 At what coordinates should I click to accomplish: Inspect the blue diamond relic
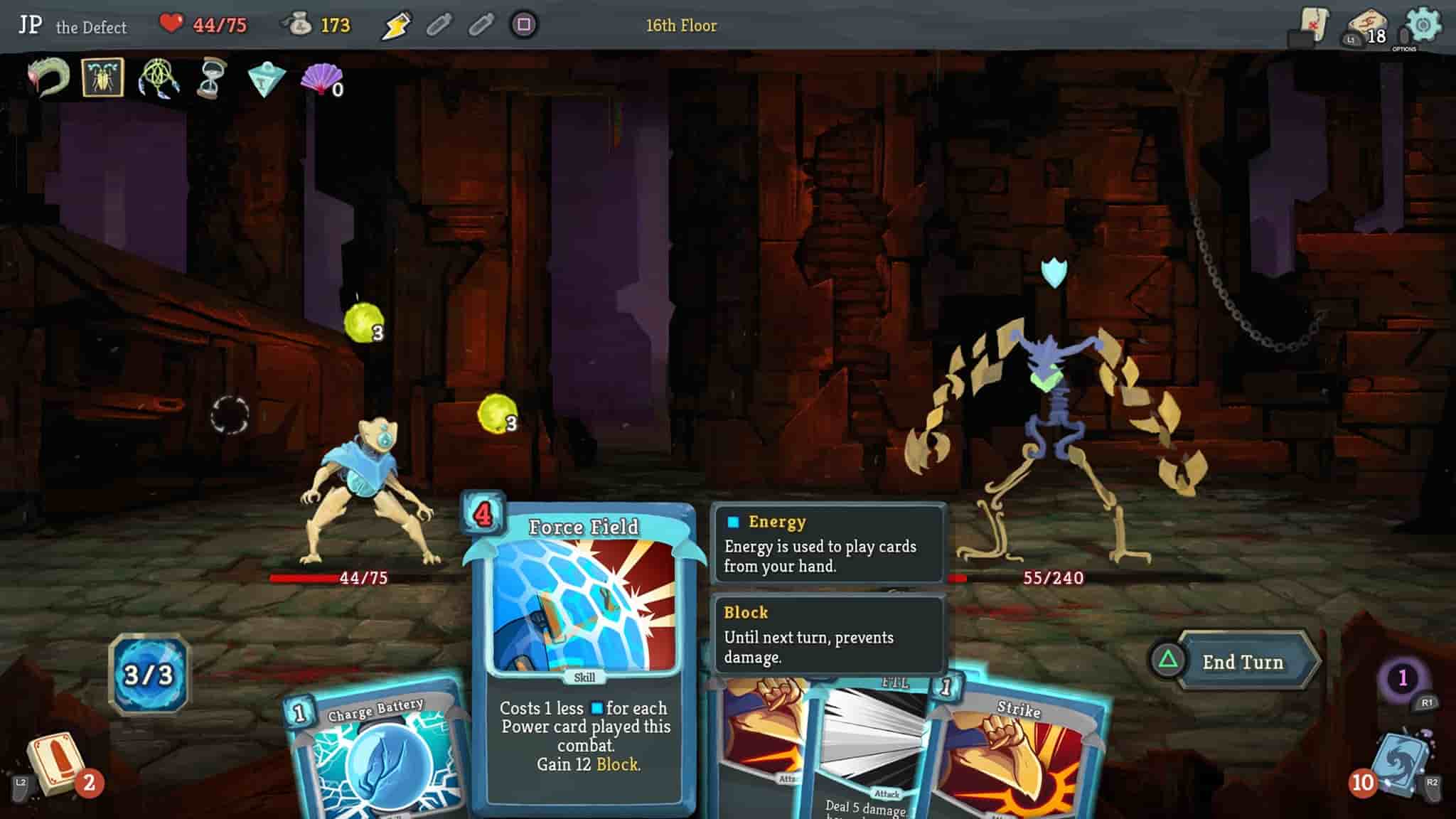click(x=266, y=79)
